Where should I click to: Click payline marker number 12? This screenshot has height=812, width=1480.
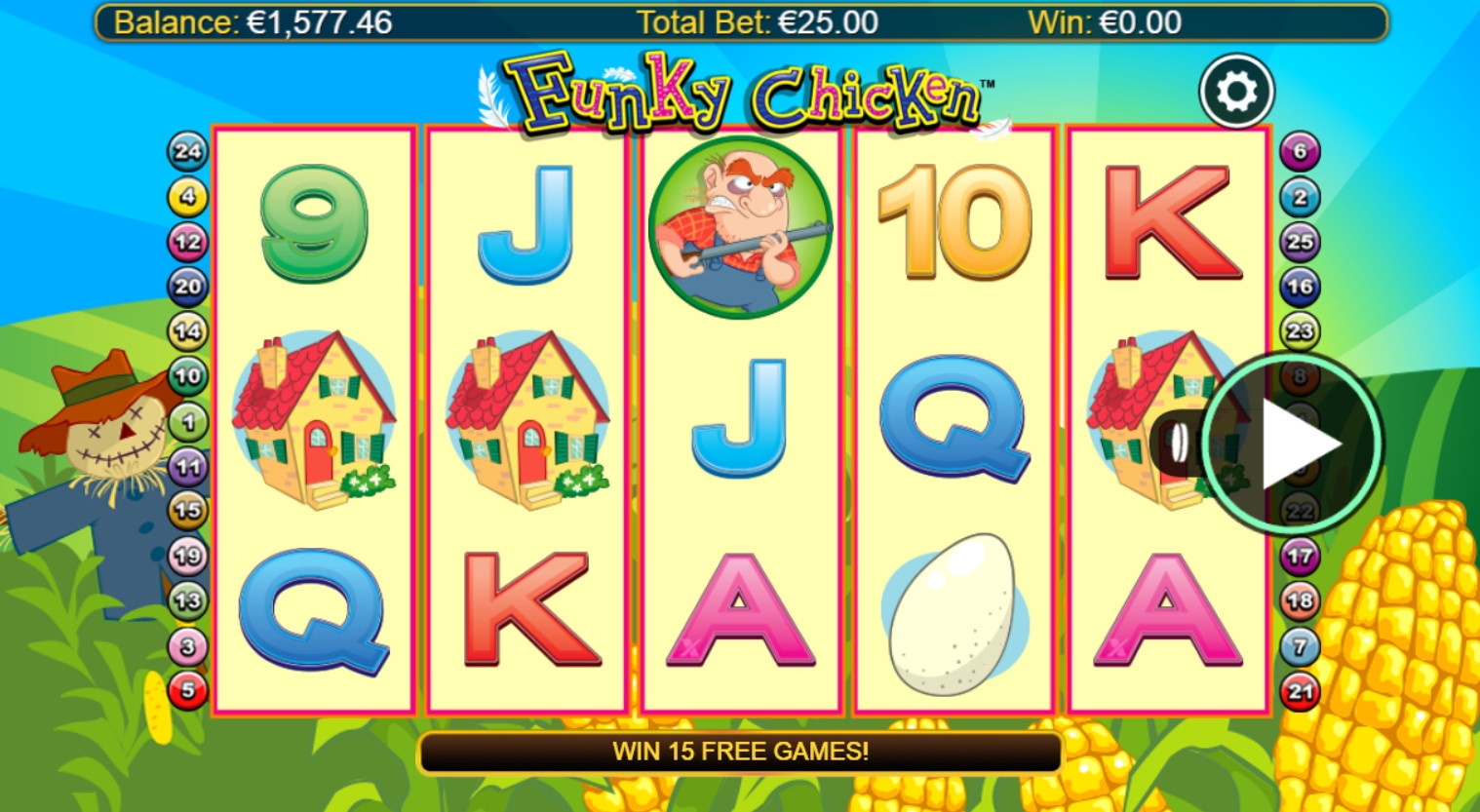click(187, 242)
